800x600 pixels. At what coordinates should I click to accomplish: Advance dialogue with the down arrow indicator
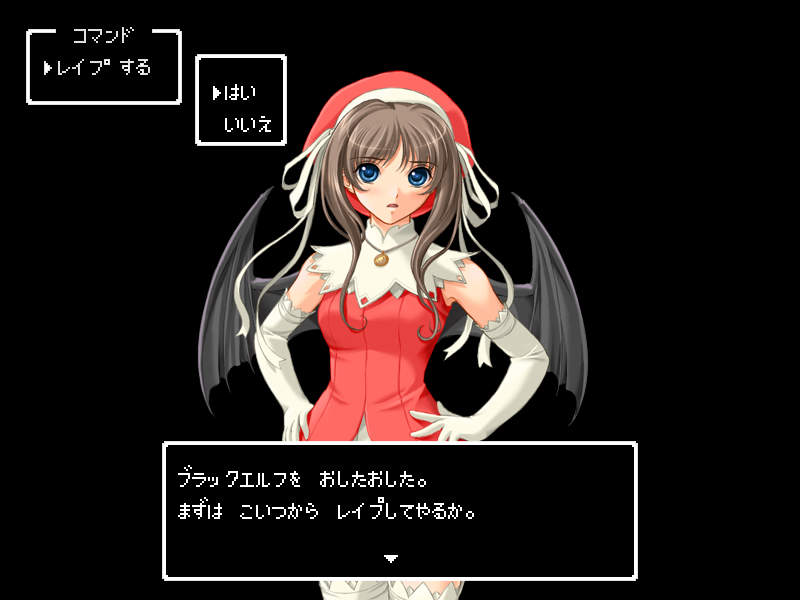tap(392, 558)
